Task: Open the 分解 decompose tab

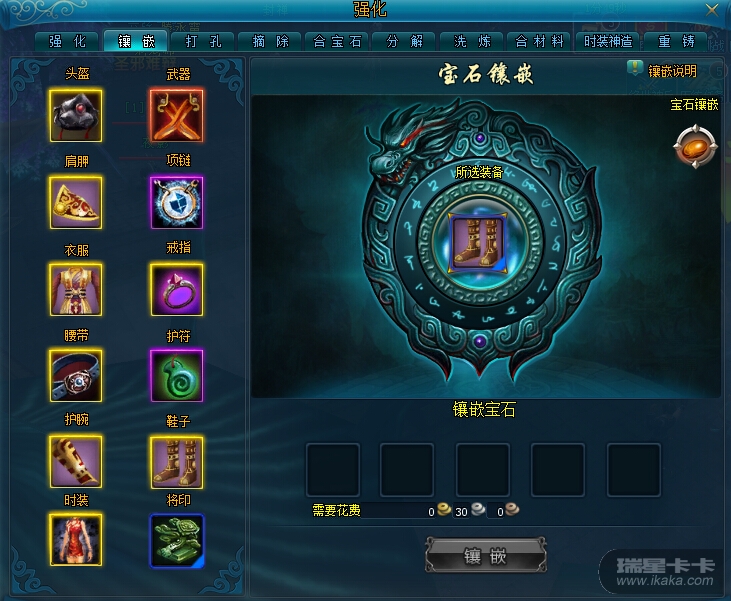Action: tap(405, 42)
